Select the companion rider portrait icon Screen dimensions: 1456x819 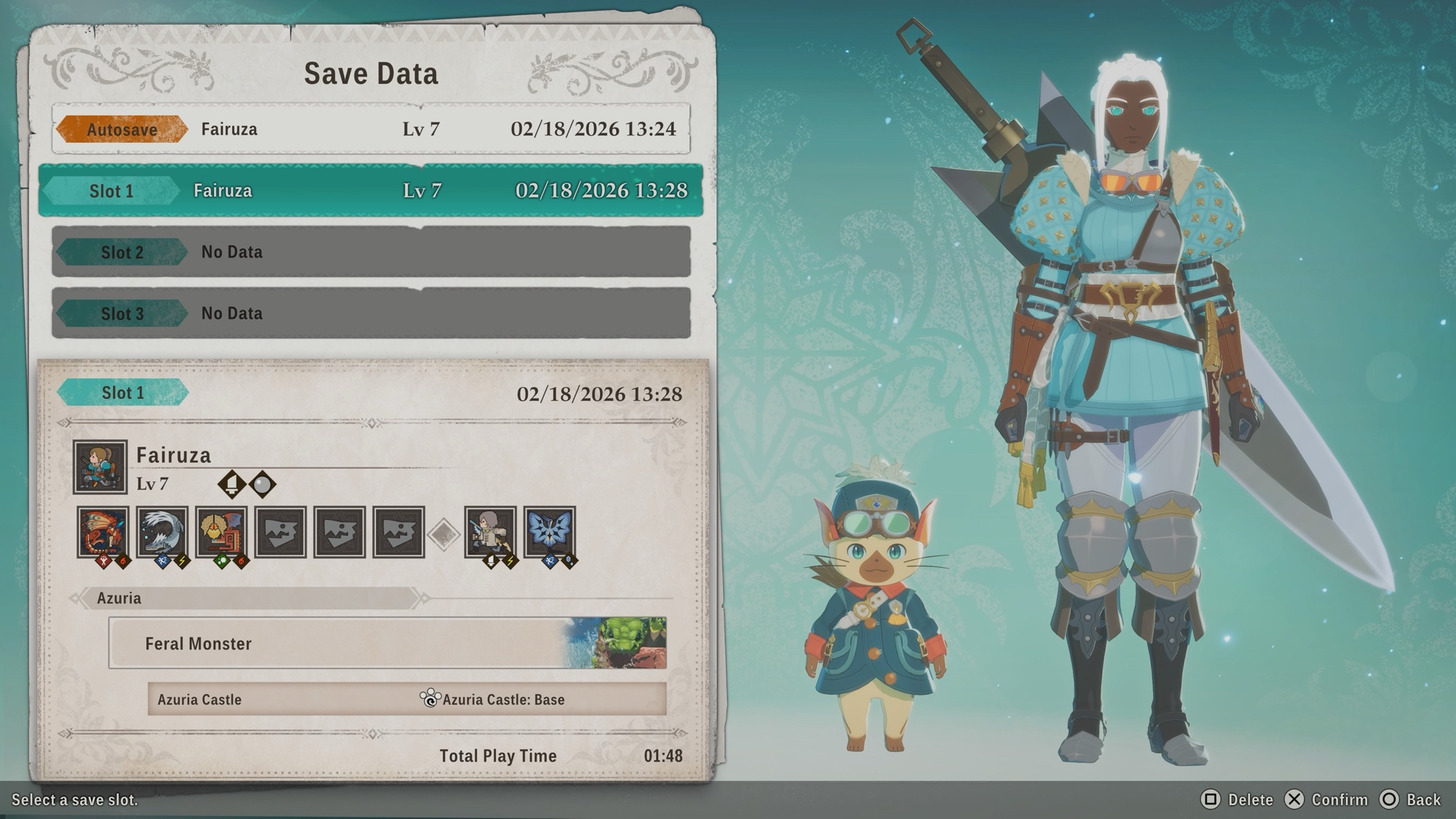tap(490, 532)
